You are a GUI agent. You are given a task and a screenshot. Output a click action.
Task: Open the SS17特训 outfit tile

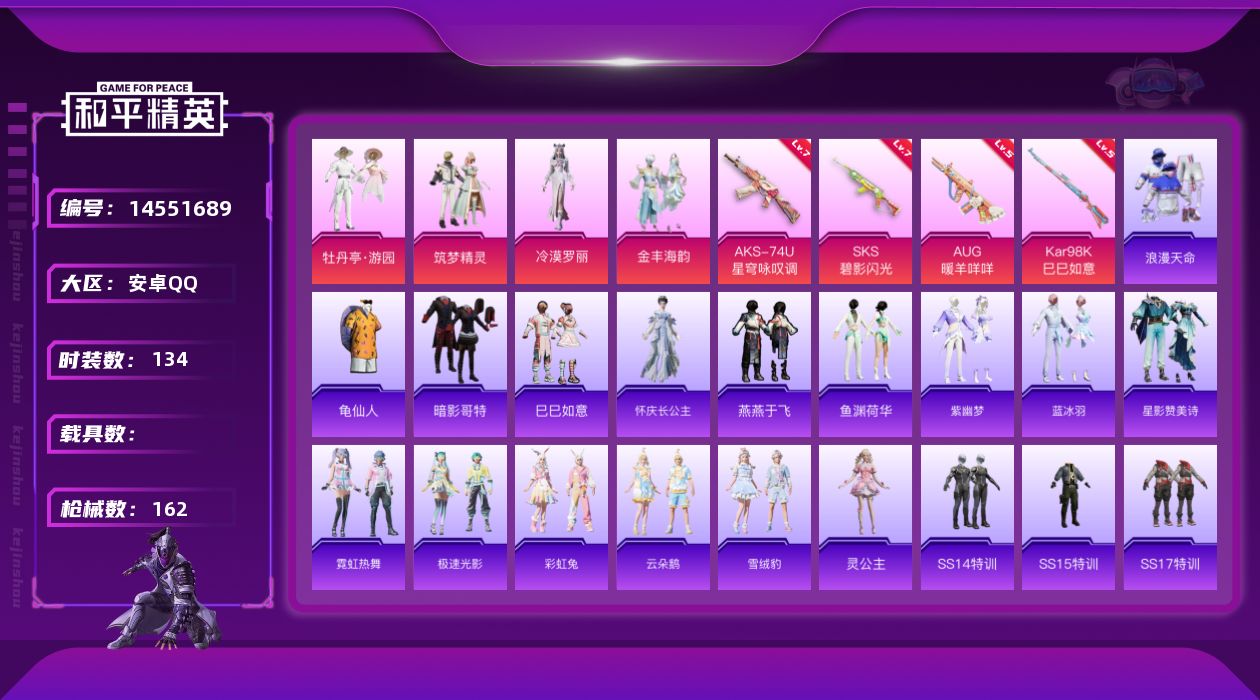click(x=1170, y=517)
